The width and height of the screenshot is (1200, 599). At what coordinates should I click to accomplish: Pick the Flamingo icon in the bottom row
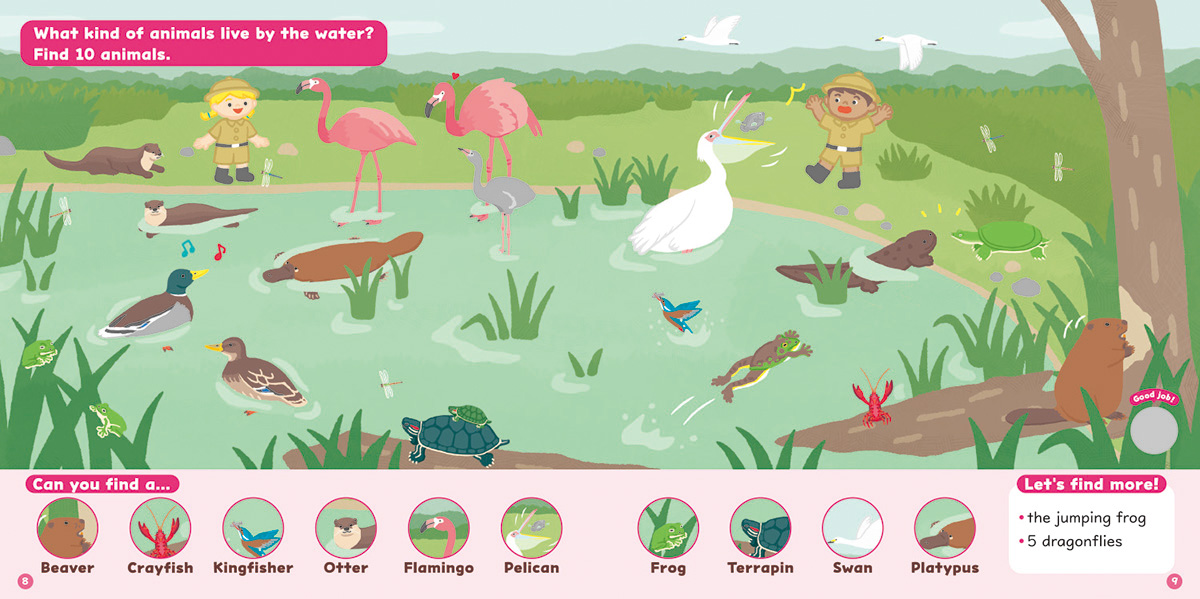[439, 528]
